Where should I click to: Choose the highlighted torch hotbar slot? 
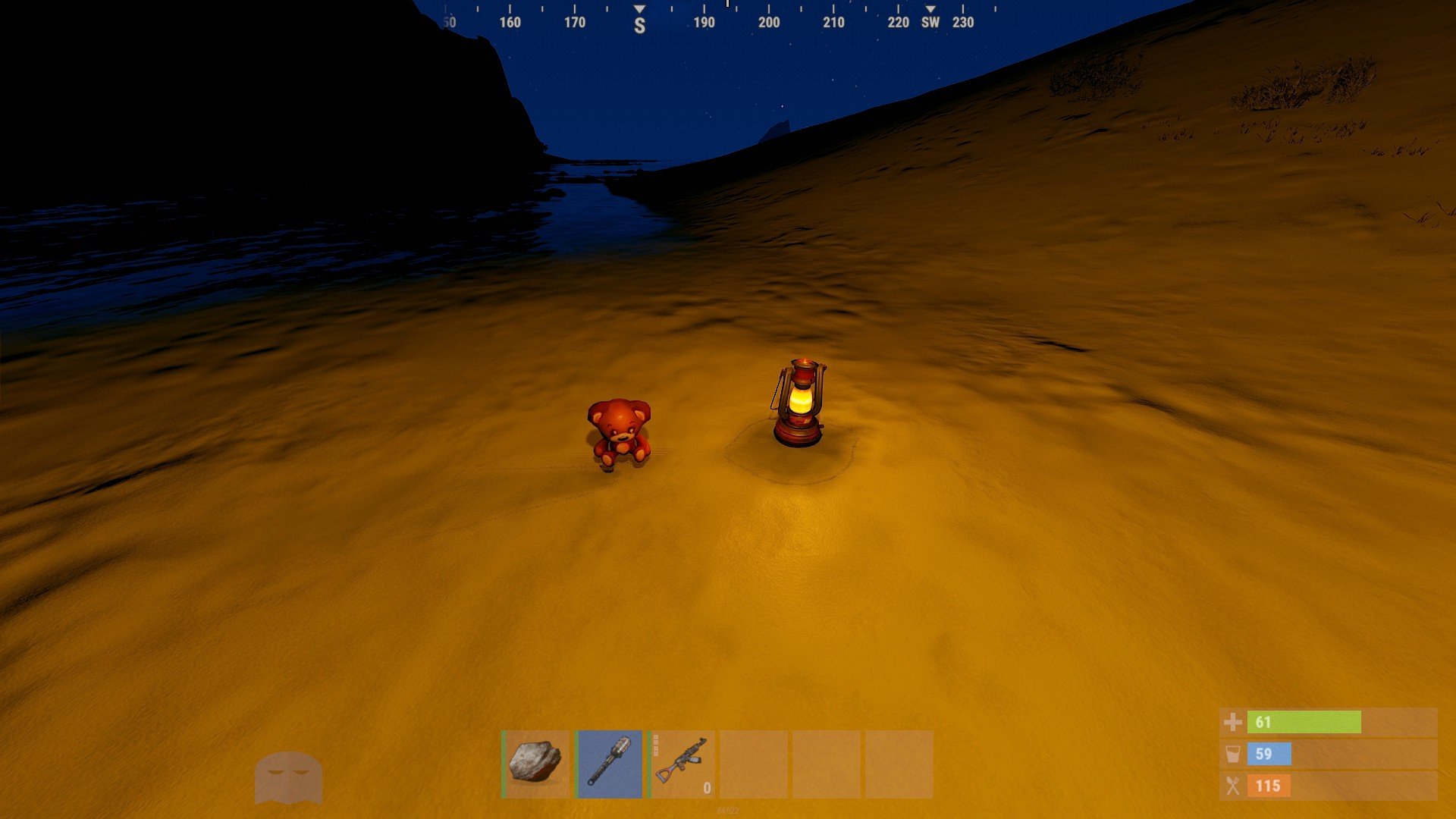pyautogui.click(x=609, y=763)
